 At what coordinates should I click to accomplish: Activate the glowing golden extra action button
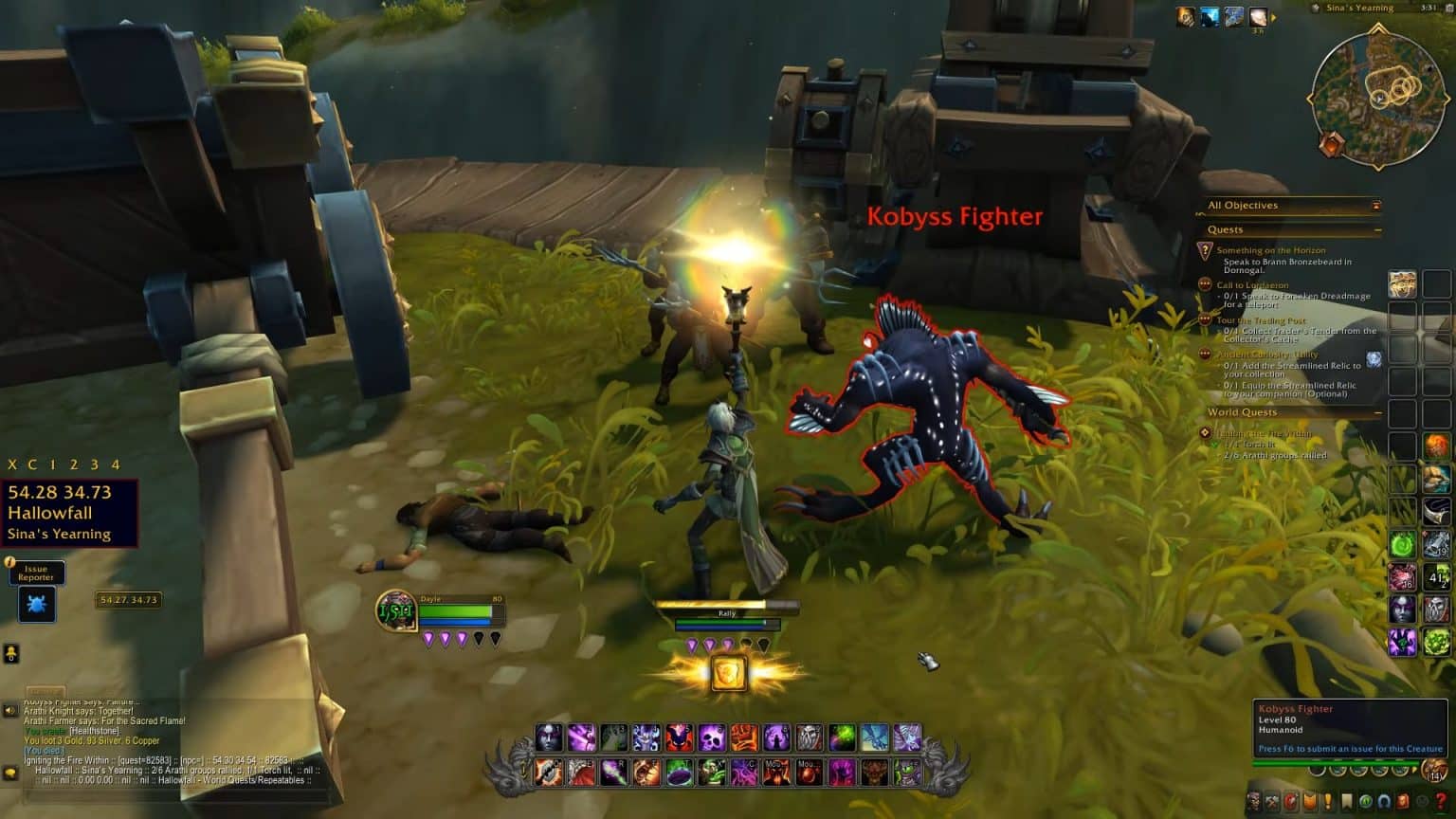tap(730, 671)
